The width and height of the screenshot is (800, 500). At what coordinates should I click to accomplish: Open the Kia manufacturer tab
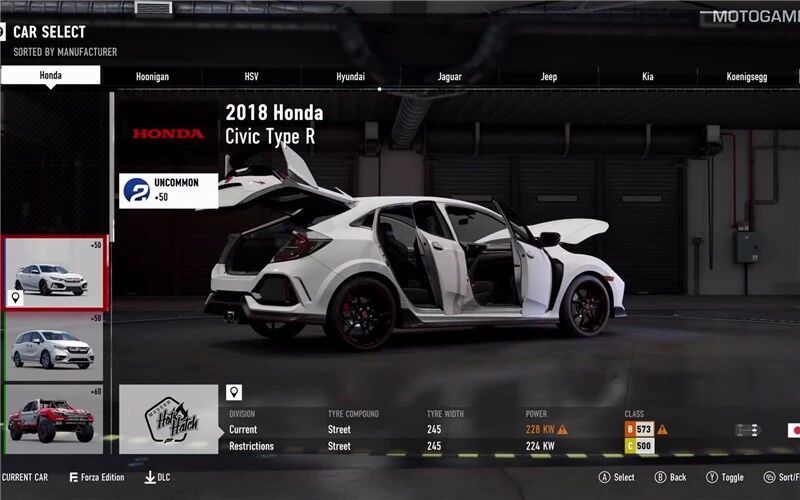tap(647, 77)
